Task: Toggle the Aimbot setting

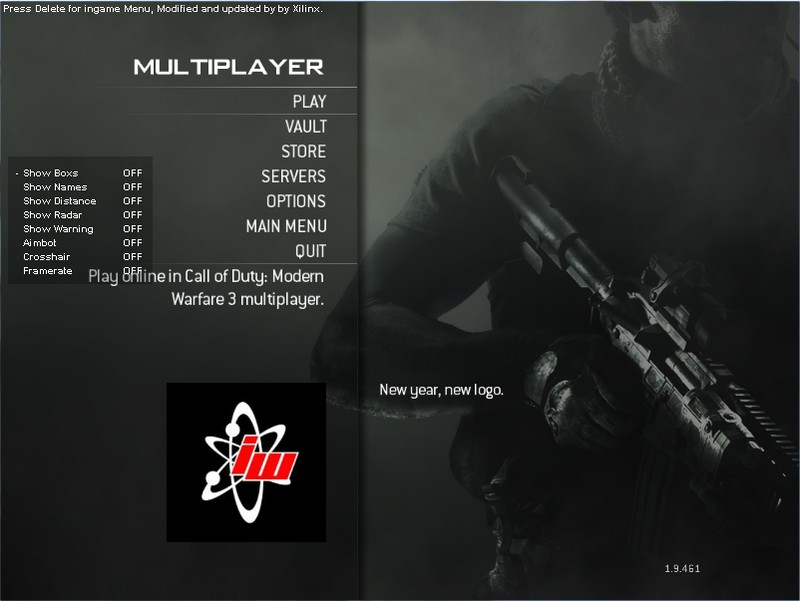Action: pyautogui.click(x=40, y=243)
